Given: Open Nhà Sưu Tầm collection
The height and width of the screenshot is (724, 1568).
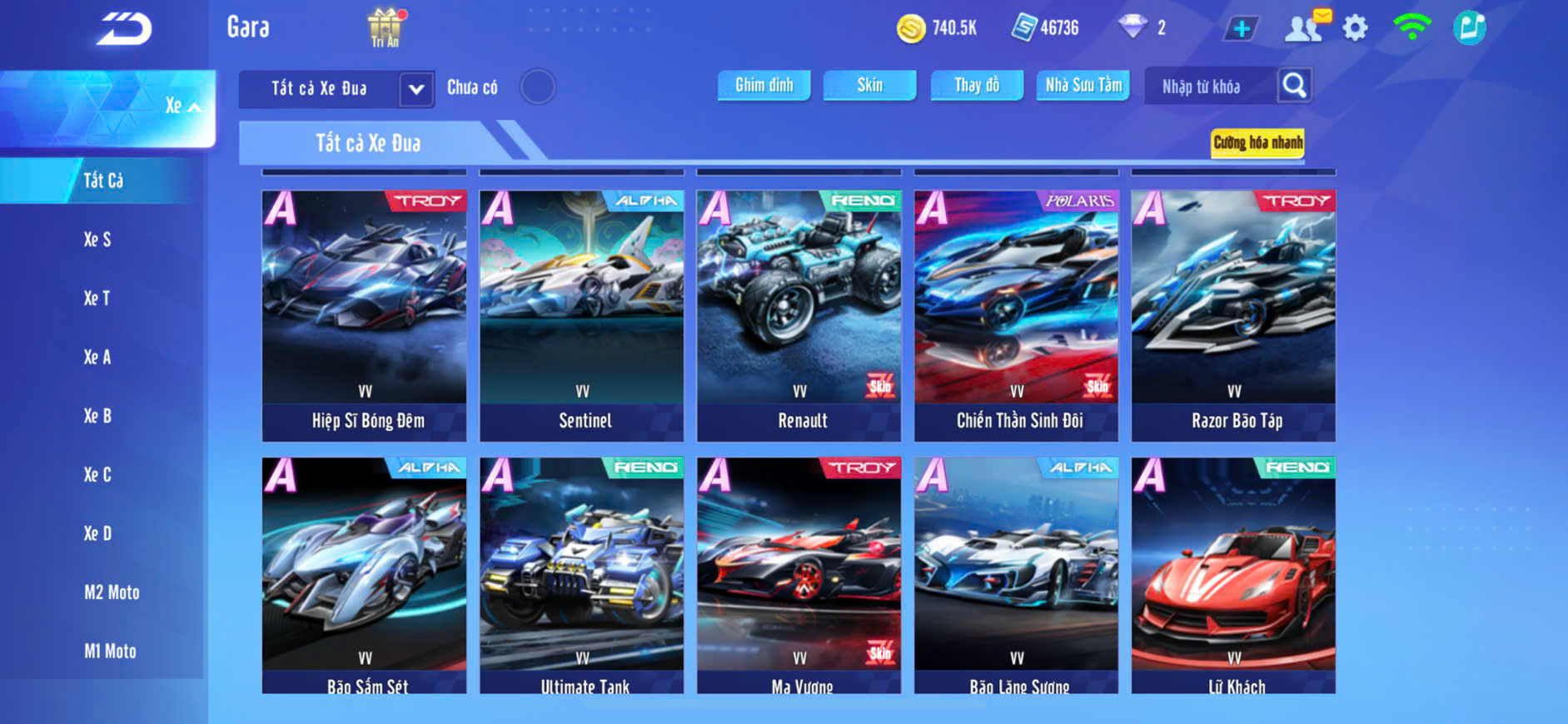Looking at the screenshot, I should pos(1083,85).
